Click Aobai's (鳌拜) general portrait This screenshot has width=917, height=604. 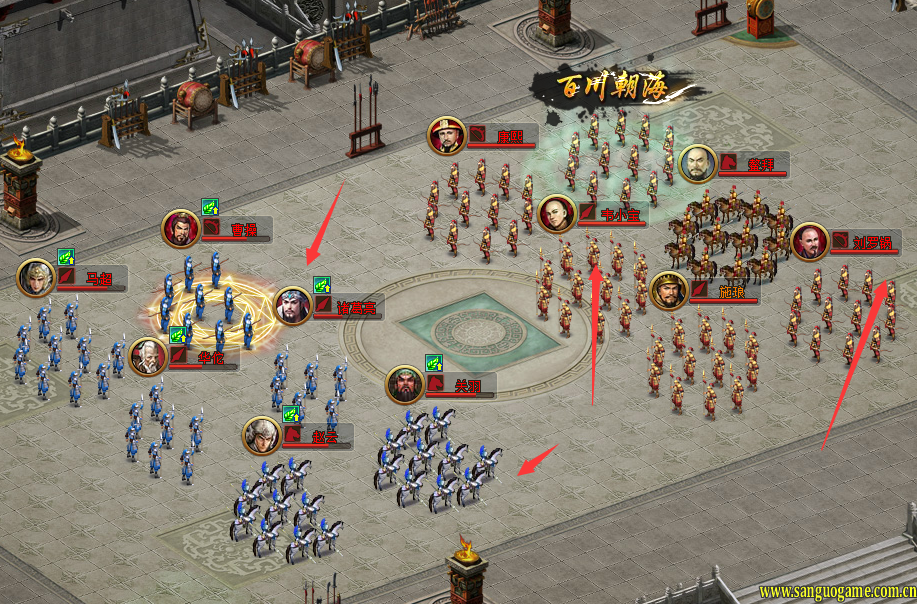[698, 164]
